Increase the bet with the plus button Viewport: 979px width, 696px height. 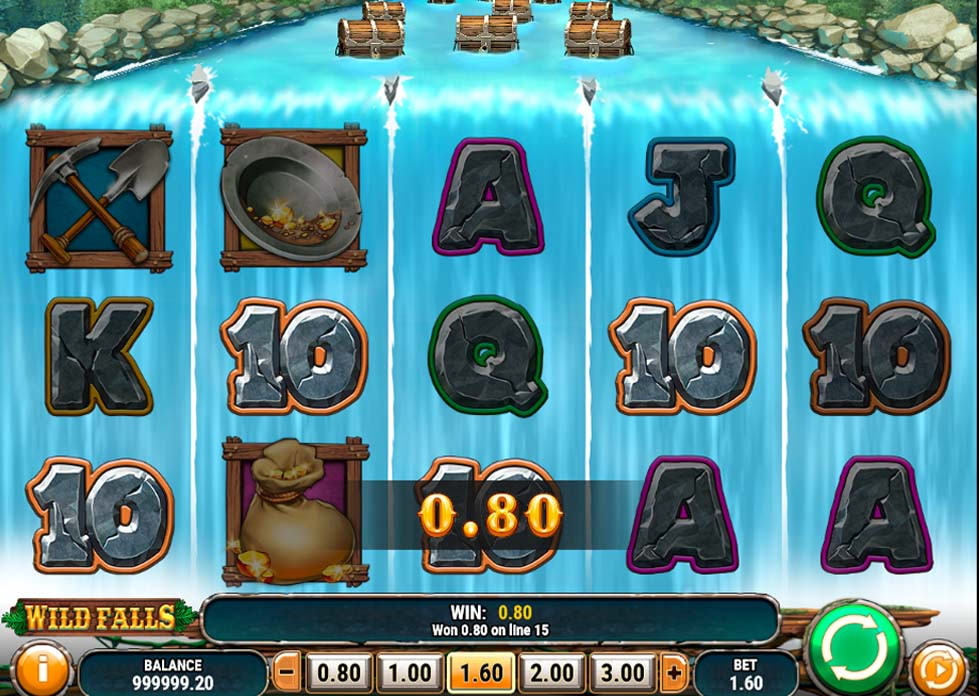click(x=675, y=671)
